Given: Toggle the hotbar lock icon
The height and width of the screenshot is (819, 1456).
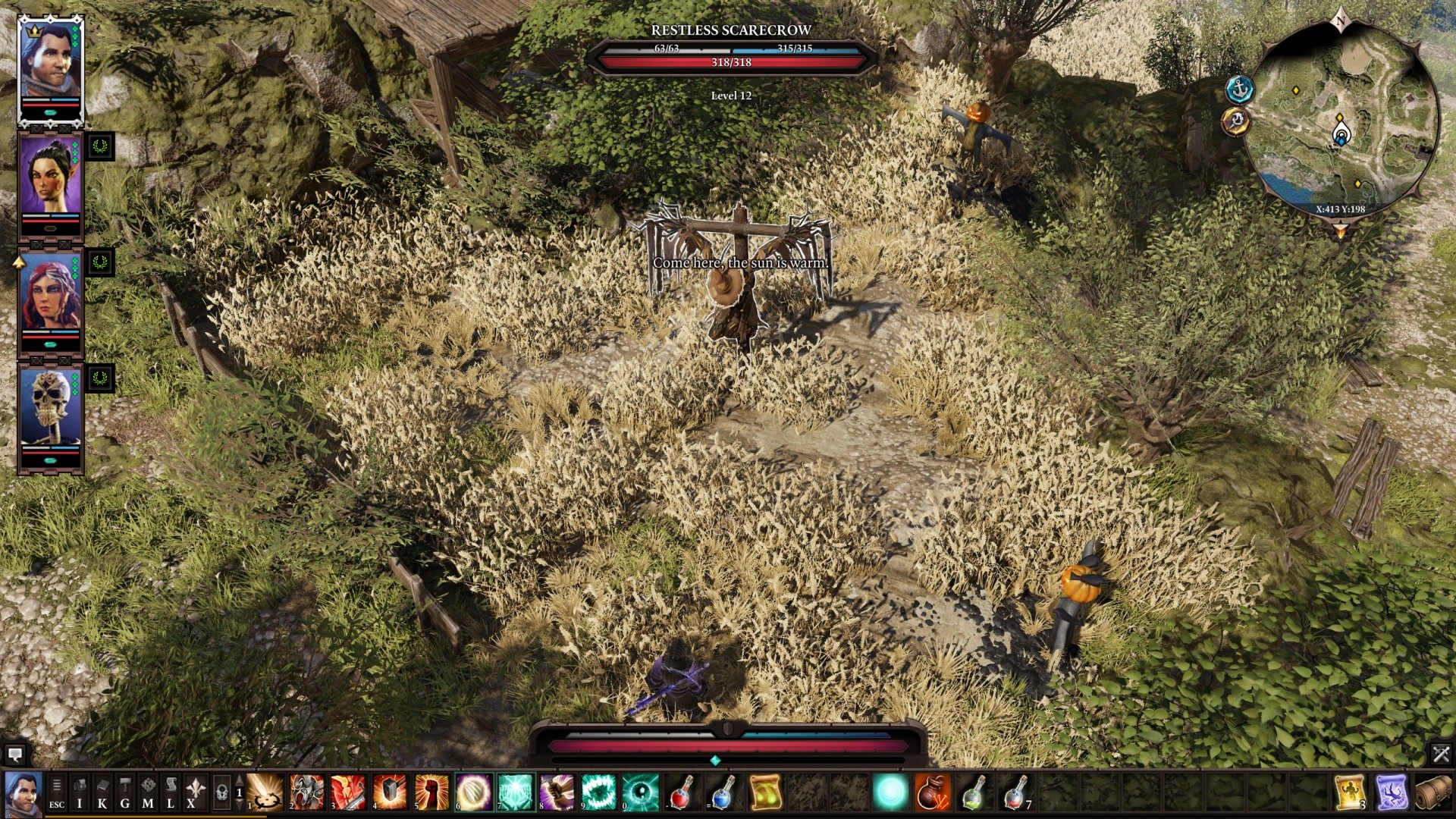Looking at the screenshot, I should click(x=221, y=793).
